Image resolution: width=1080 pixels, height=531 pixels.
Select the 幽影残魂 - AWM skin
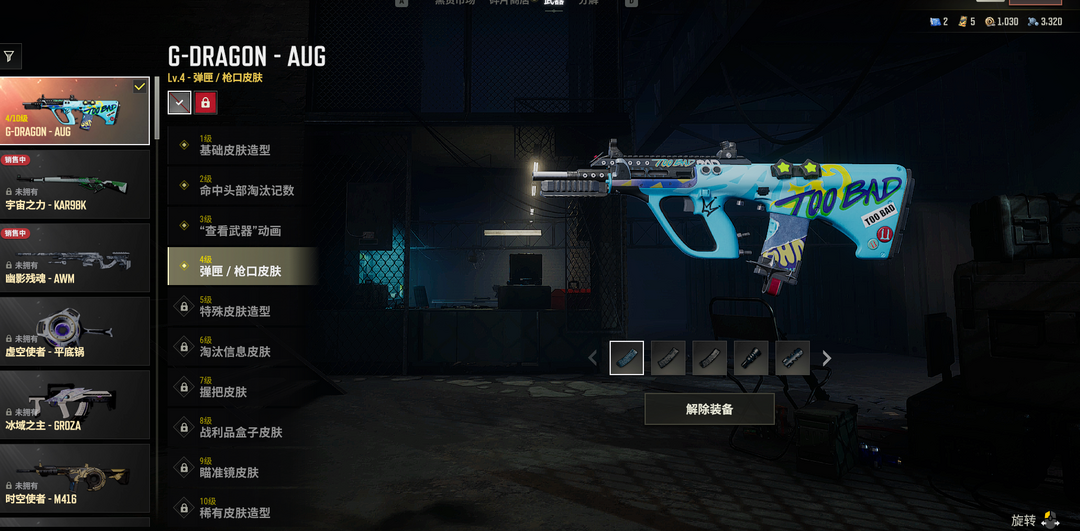pos(75,258)
